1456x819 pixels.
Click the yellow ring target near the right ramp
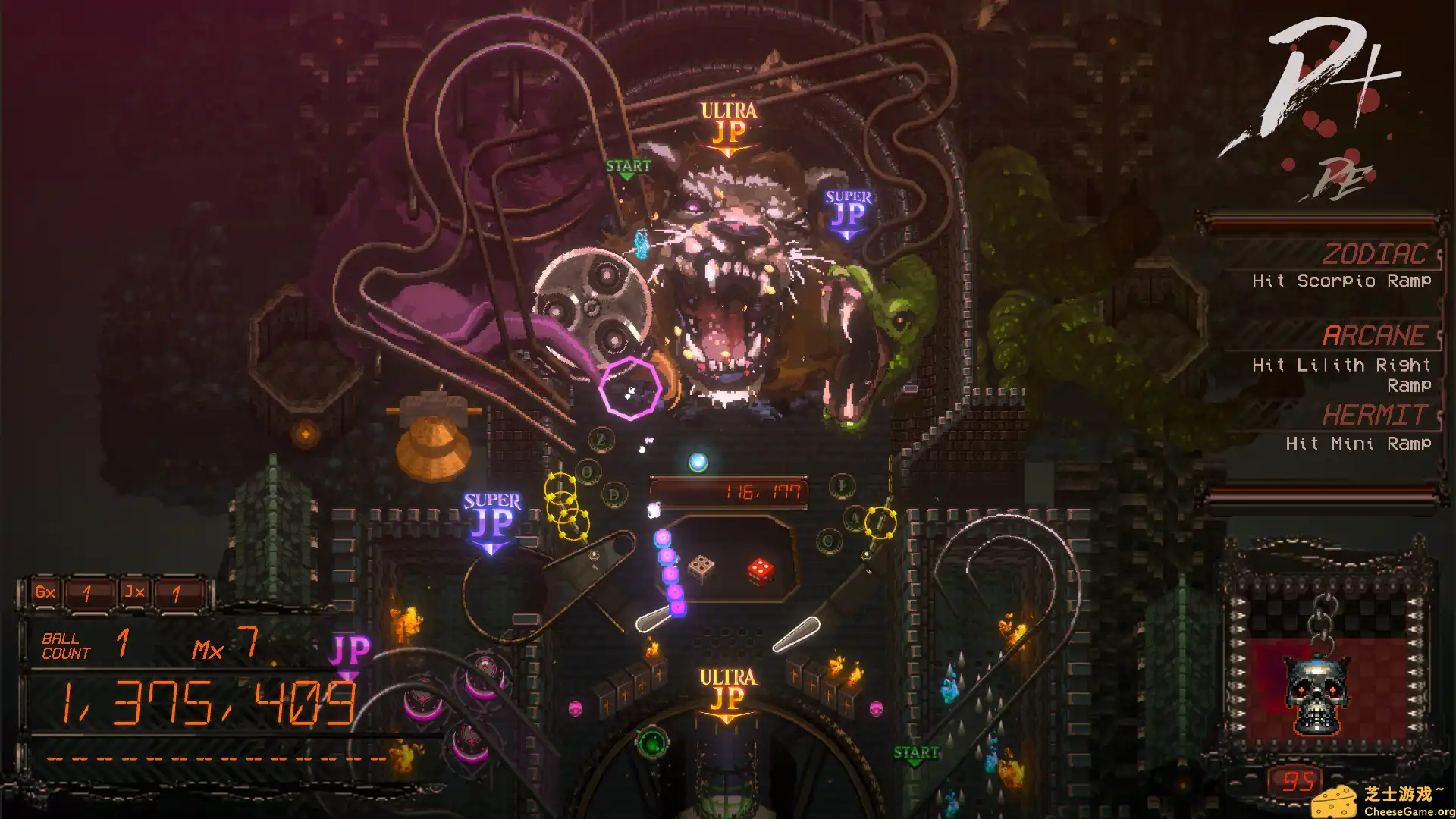click(x=882, y=522)
